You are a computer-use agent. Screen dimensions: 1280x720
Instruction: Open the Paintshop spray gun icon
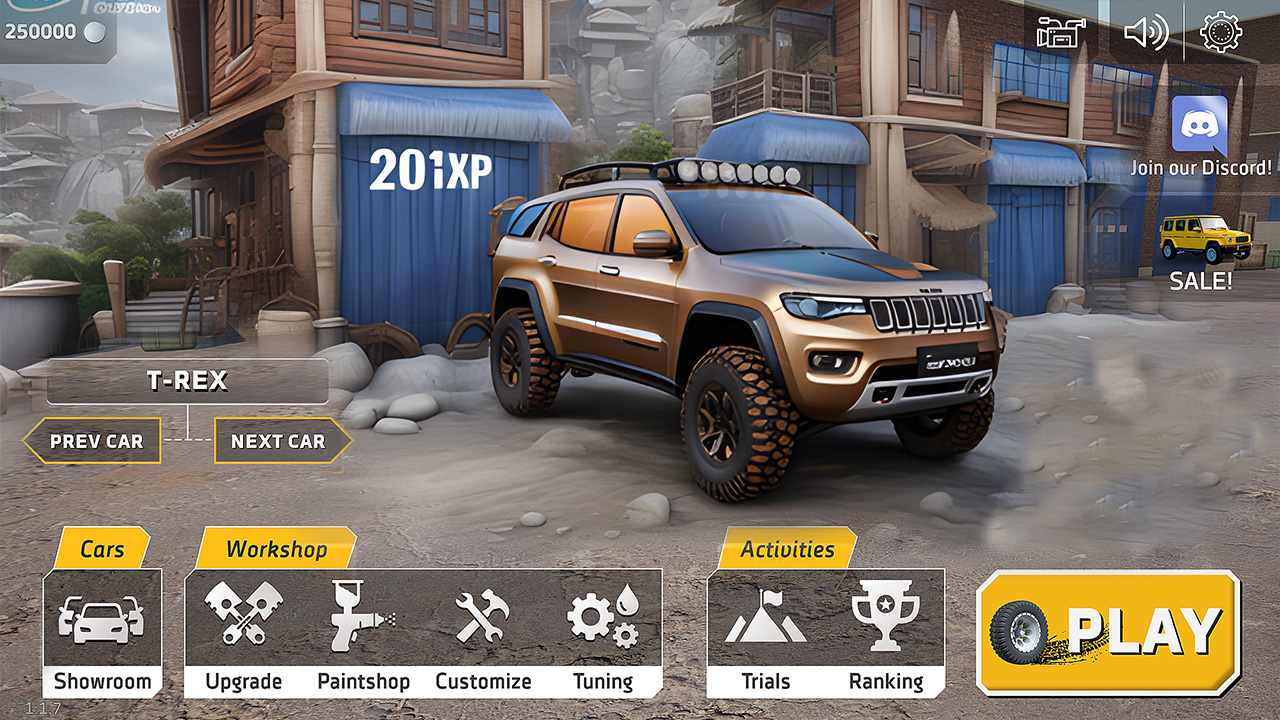363,617
